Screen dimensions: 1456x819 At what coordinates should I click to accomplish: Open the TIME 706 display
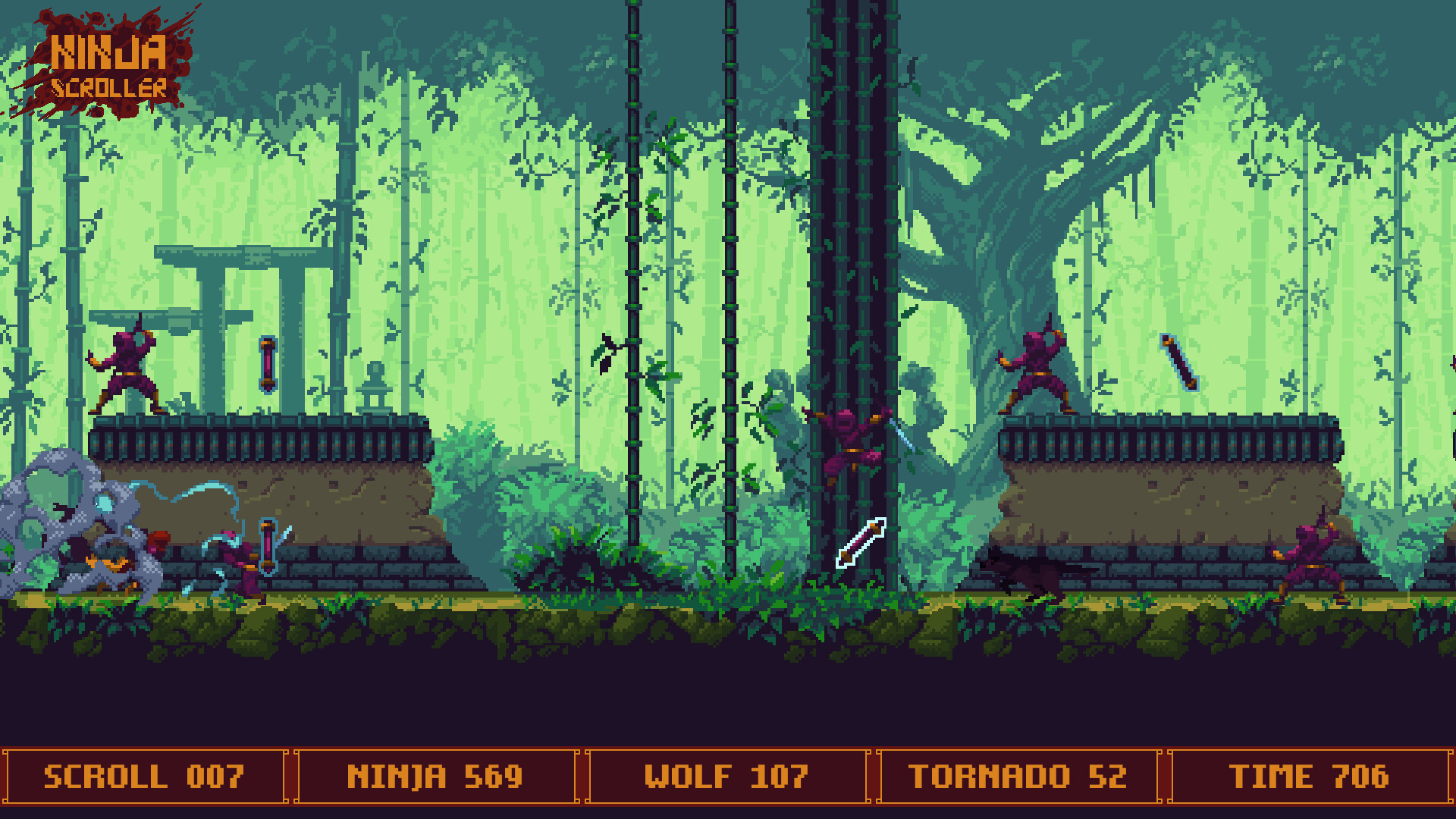pos(1312,775)
